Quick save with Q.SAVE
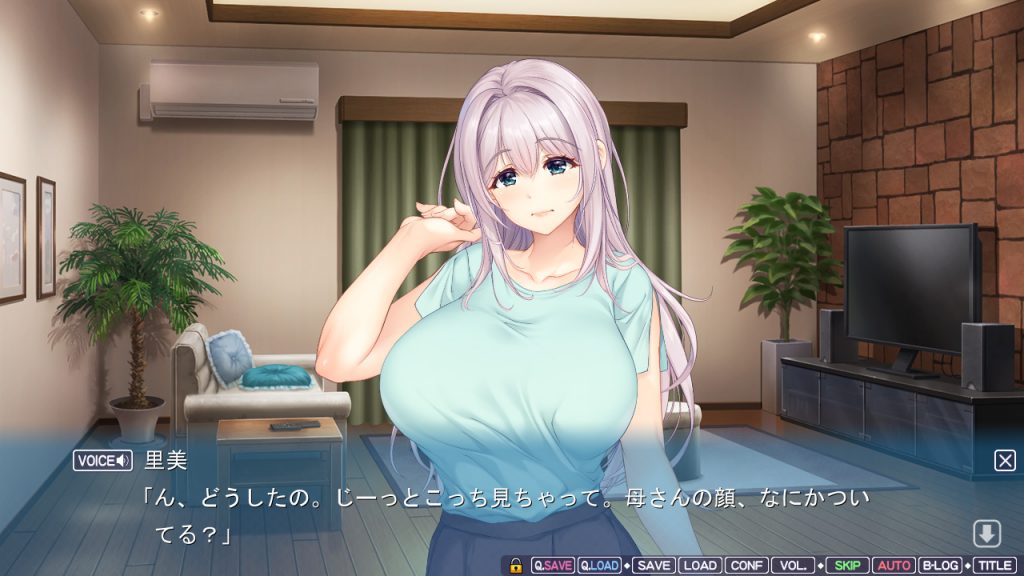1024x576 pixels. point(553,565)
